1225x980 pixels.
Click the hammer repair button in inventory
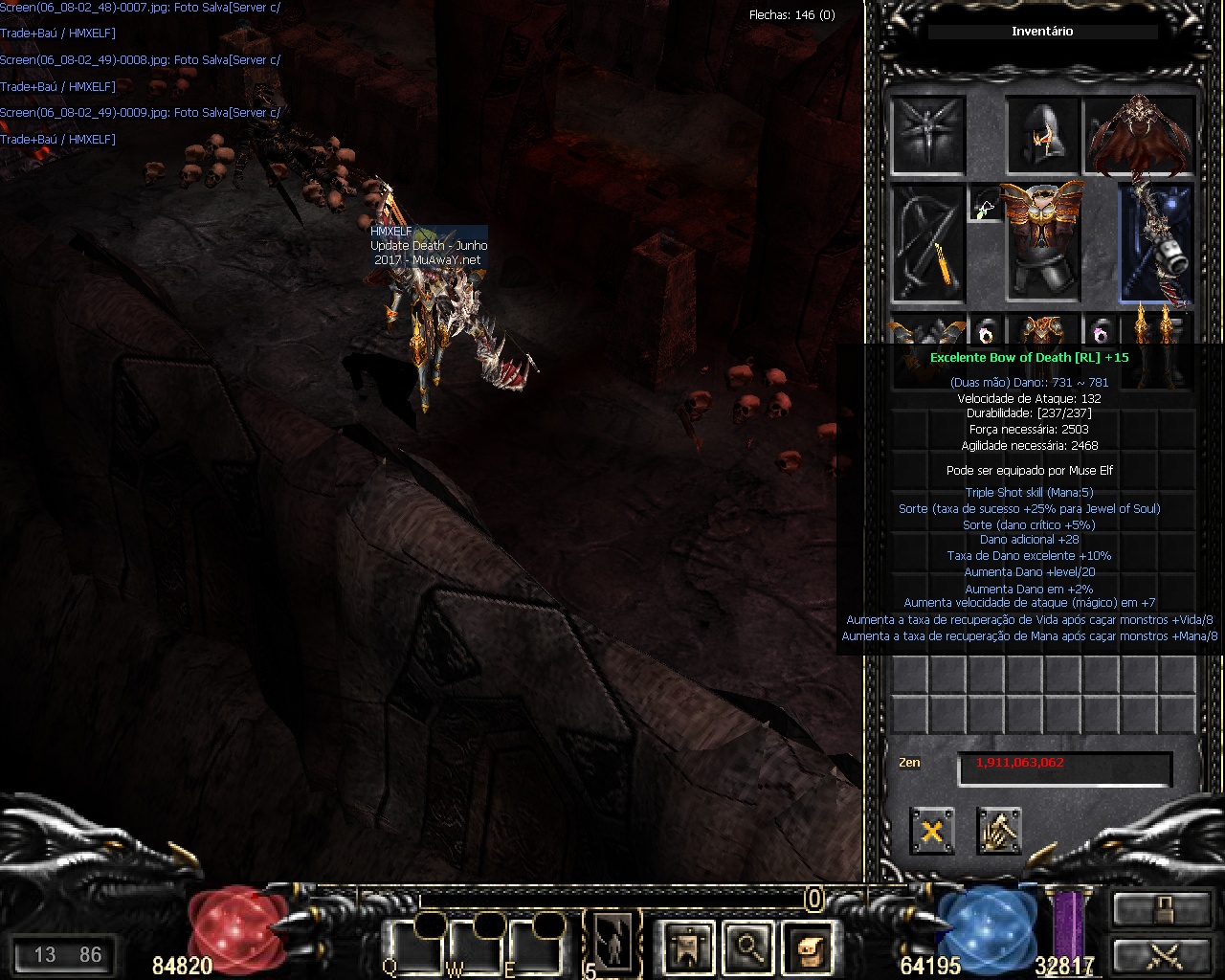(x=998, y=830)
